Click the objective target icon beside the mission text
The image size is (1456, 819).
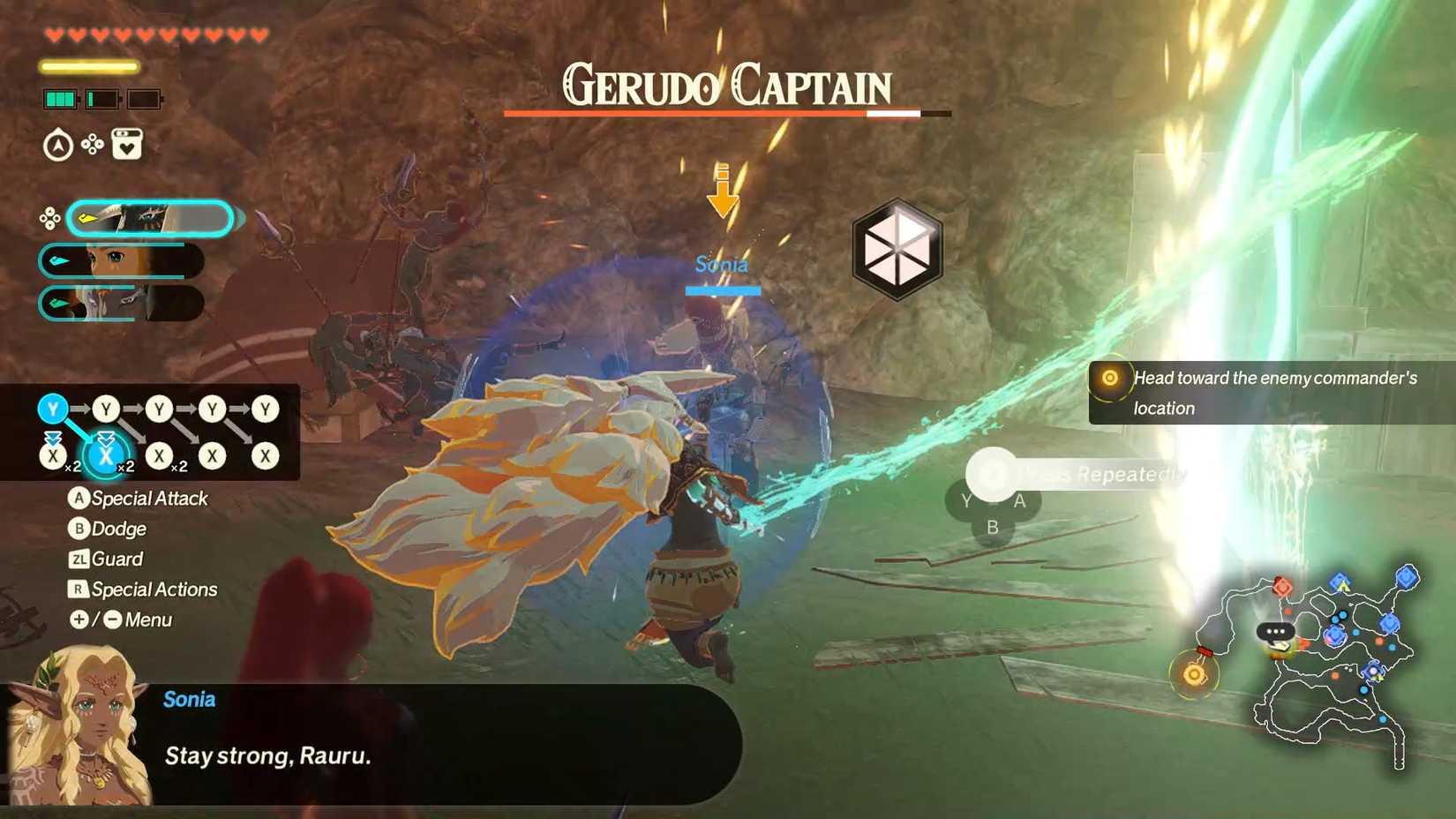1110,378
